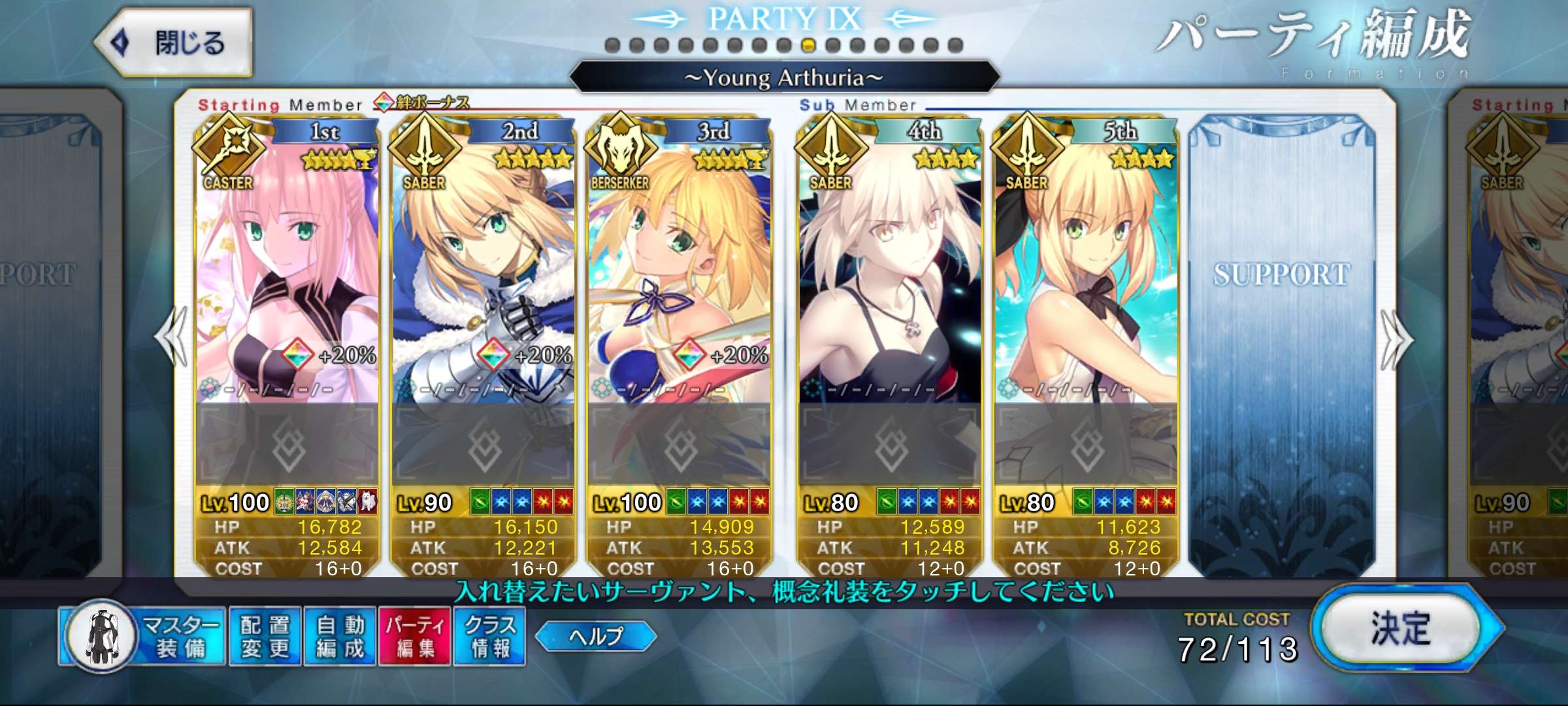Edit the party name ~Young Arthuria~

click(784, 78)
